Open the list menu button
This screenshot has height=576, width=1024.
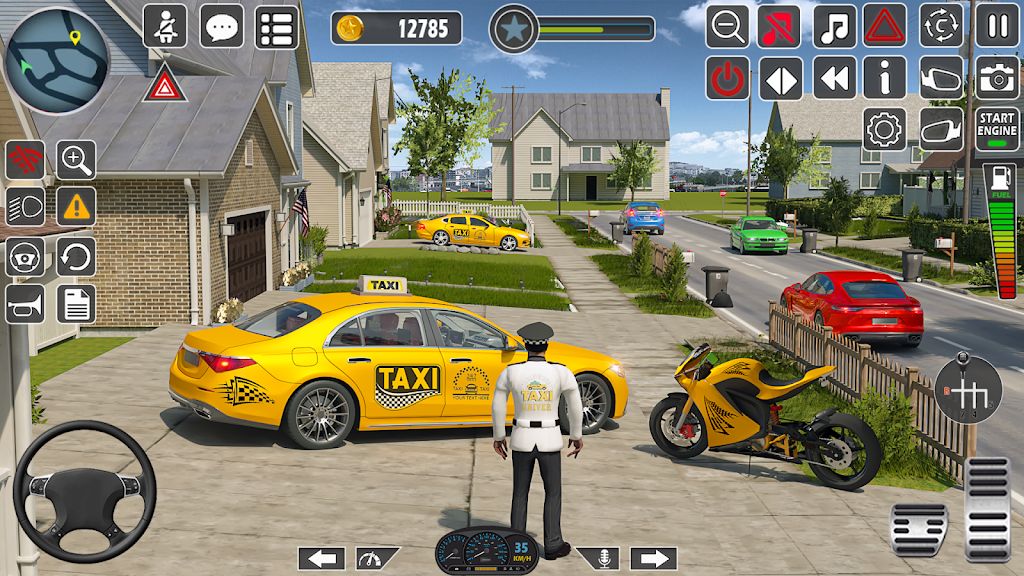(x=277, y=26)
